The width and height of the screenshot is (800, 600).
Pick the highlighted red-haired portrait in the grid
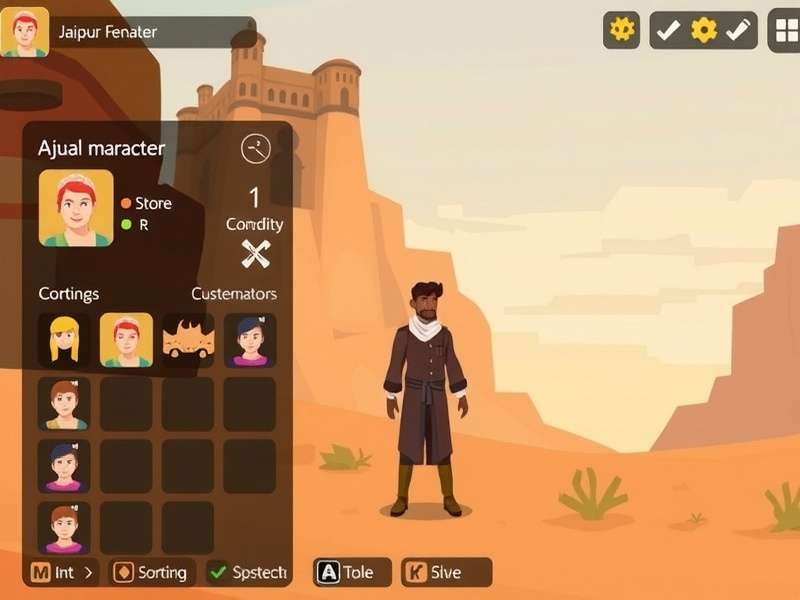pos(126,340)
